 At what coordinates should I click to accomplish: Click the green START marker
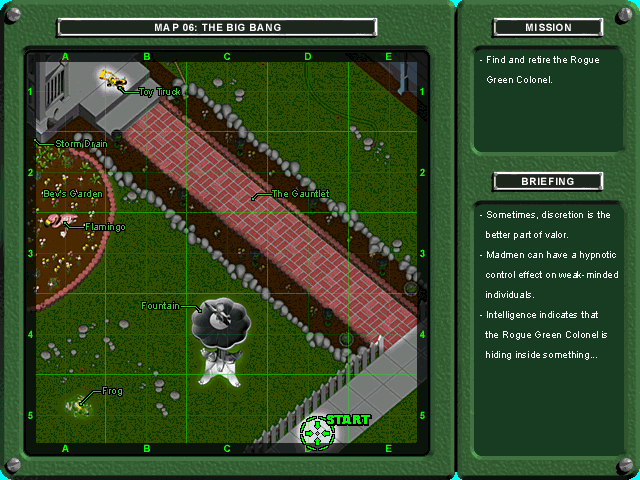pyautogui.click(x=319, y=431)
